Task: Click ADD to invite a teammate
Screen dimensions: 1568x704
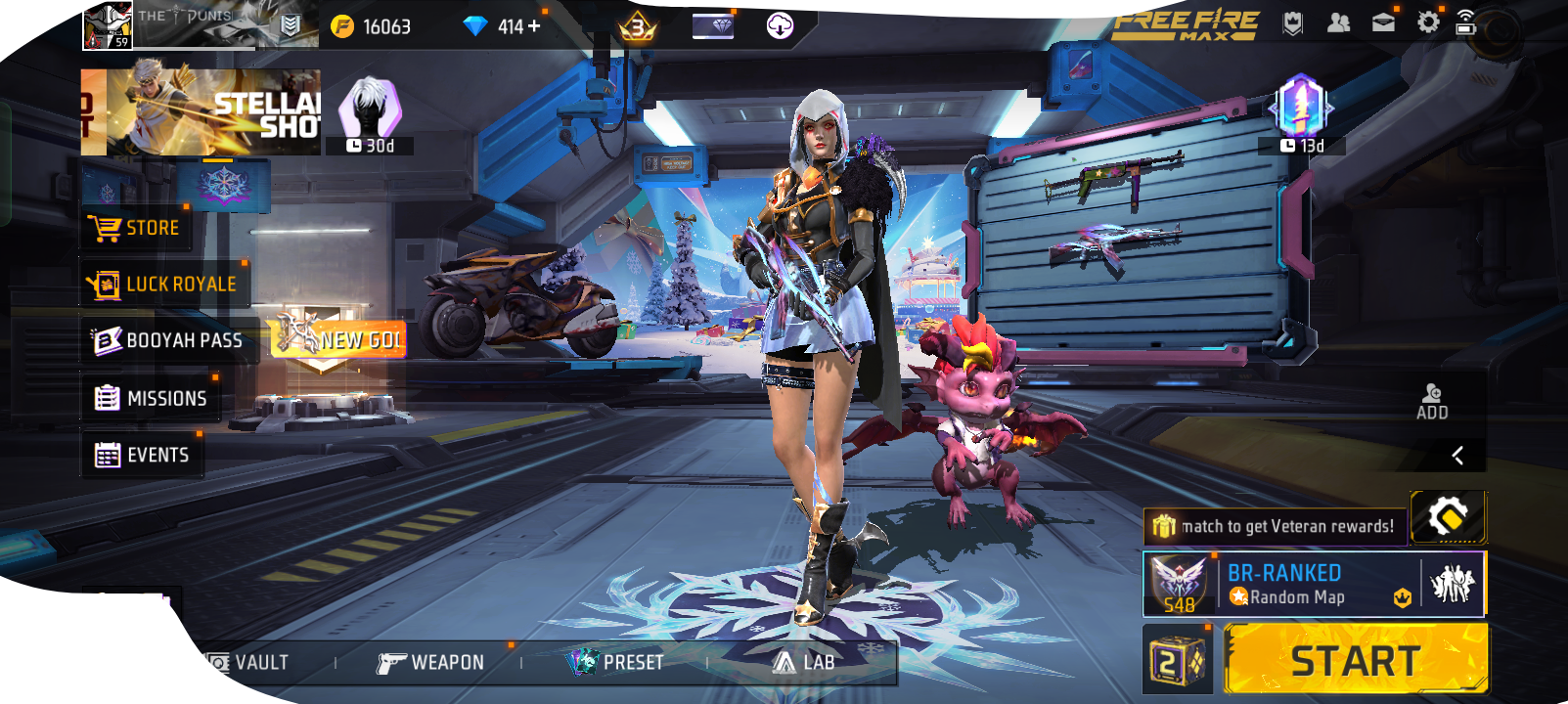Action: [1431, 401]
